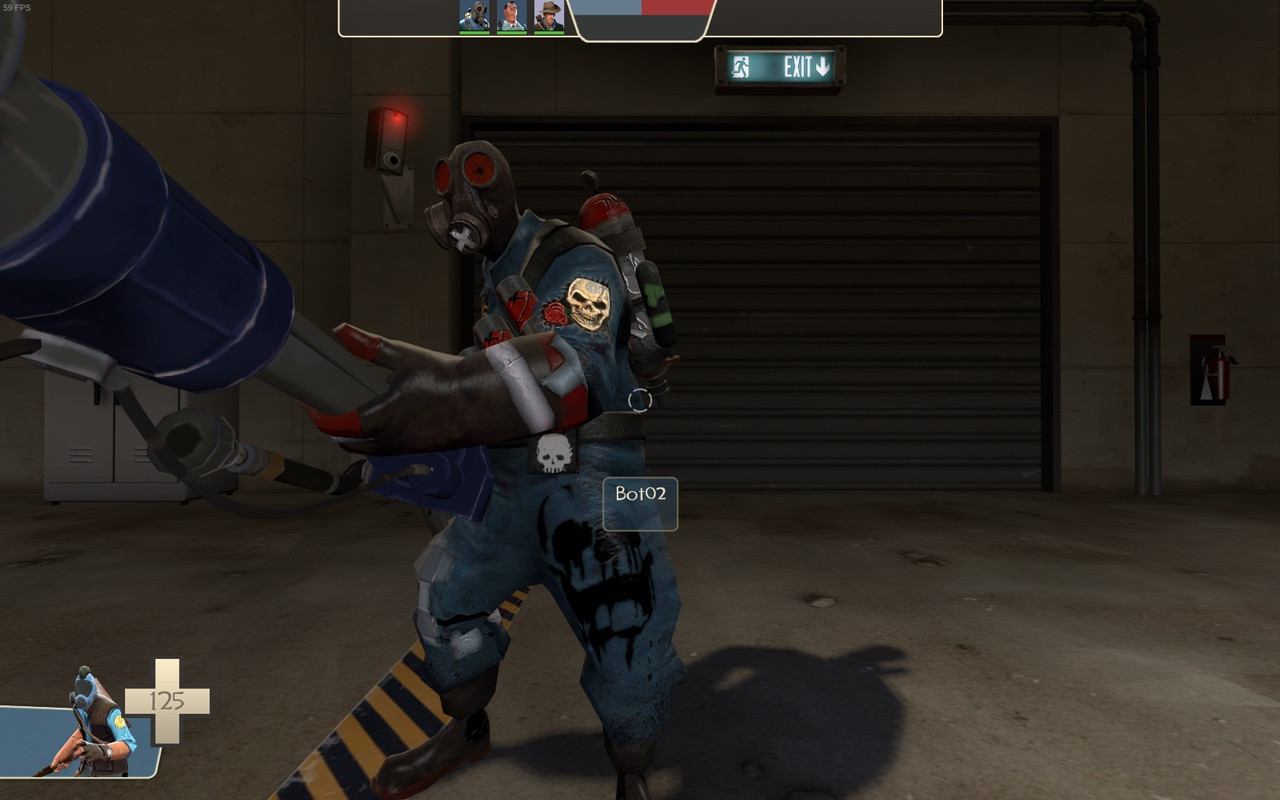
Task: Click the health cross icon showing 125
Action: point(168,700)
